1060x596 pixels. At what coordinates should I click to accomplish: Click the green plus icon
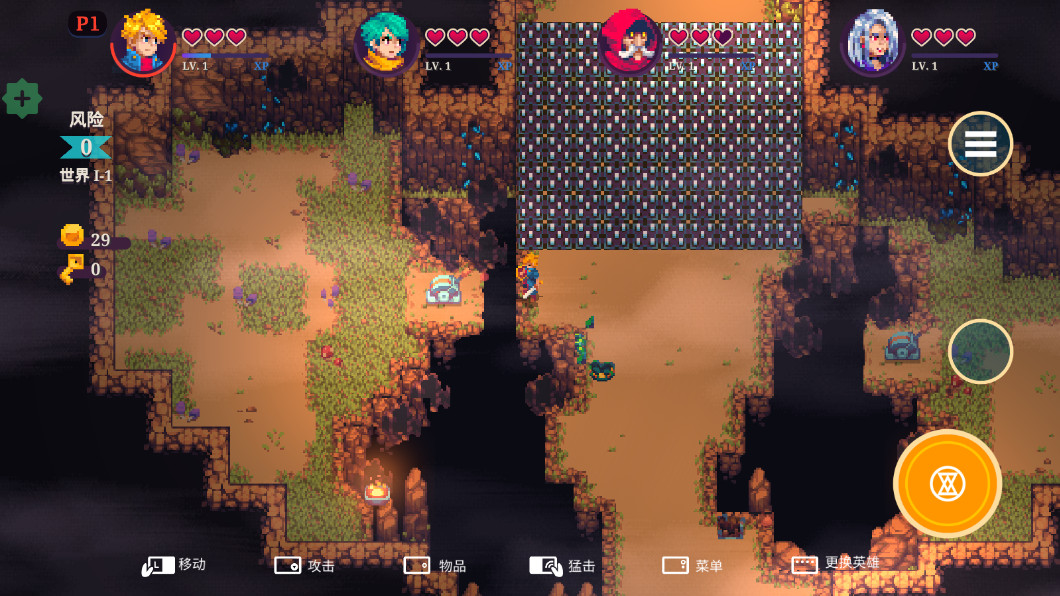[x=22, y=99]
